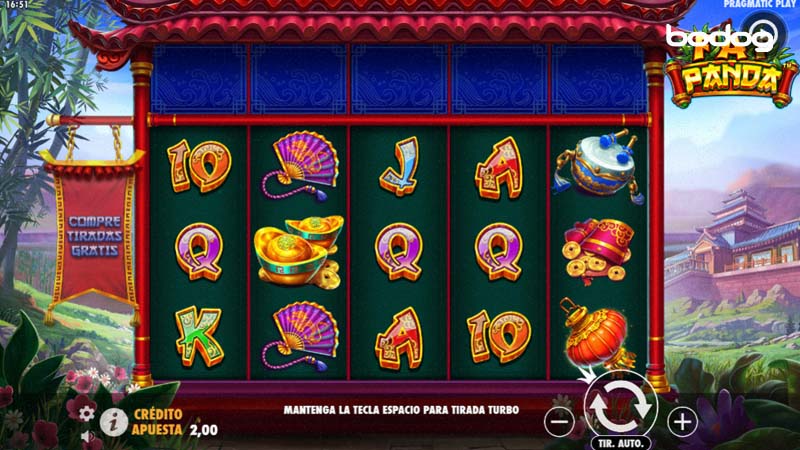Show the game info with the 'i' icon
The width and height of the screenshot is (800, 450).
point(114,421)
